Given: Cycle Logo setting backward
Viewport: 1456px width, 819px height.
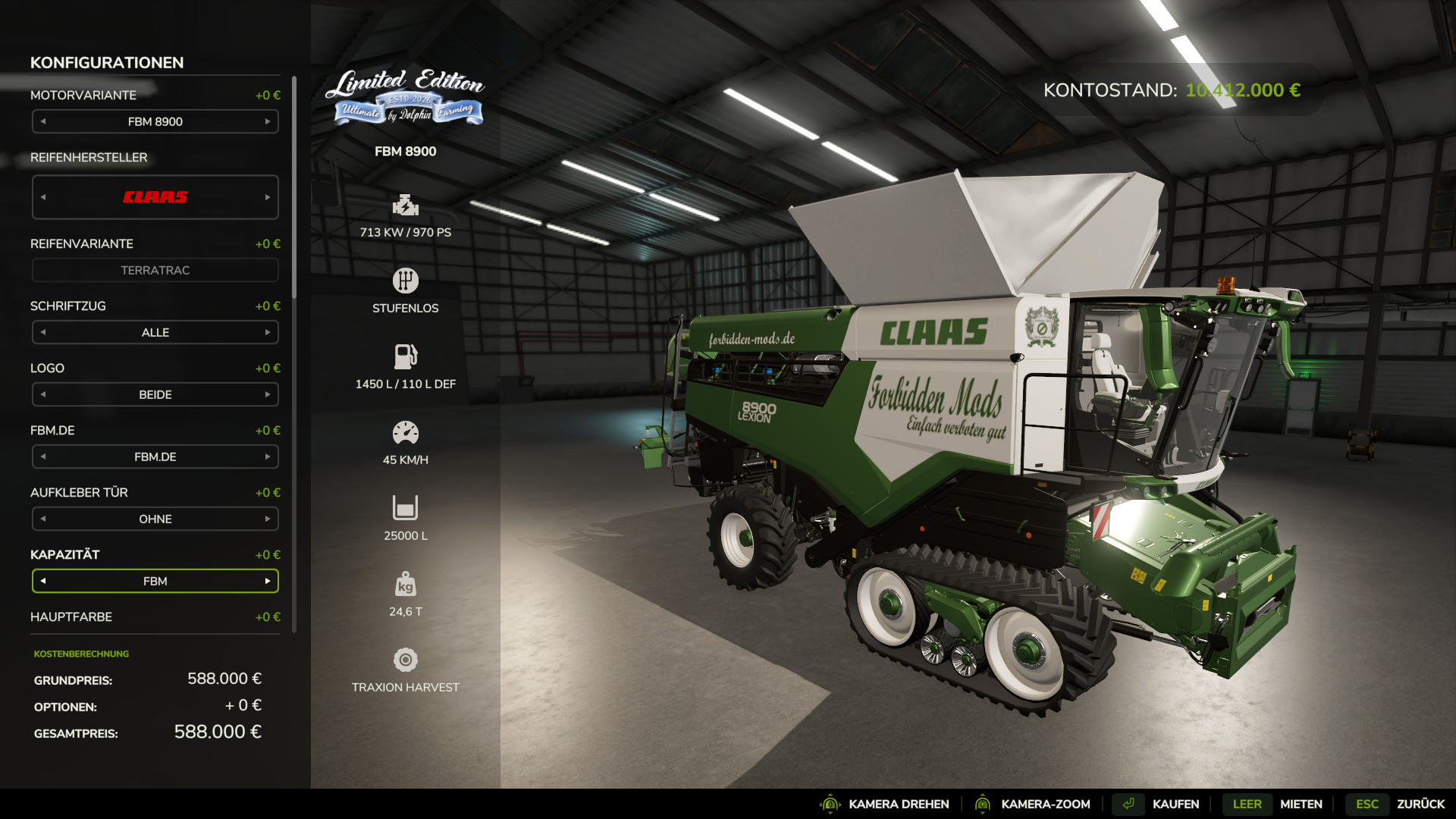Looking at the screenshot, I should tap(43, 394).
